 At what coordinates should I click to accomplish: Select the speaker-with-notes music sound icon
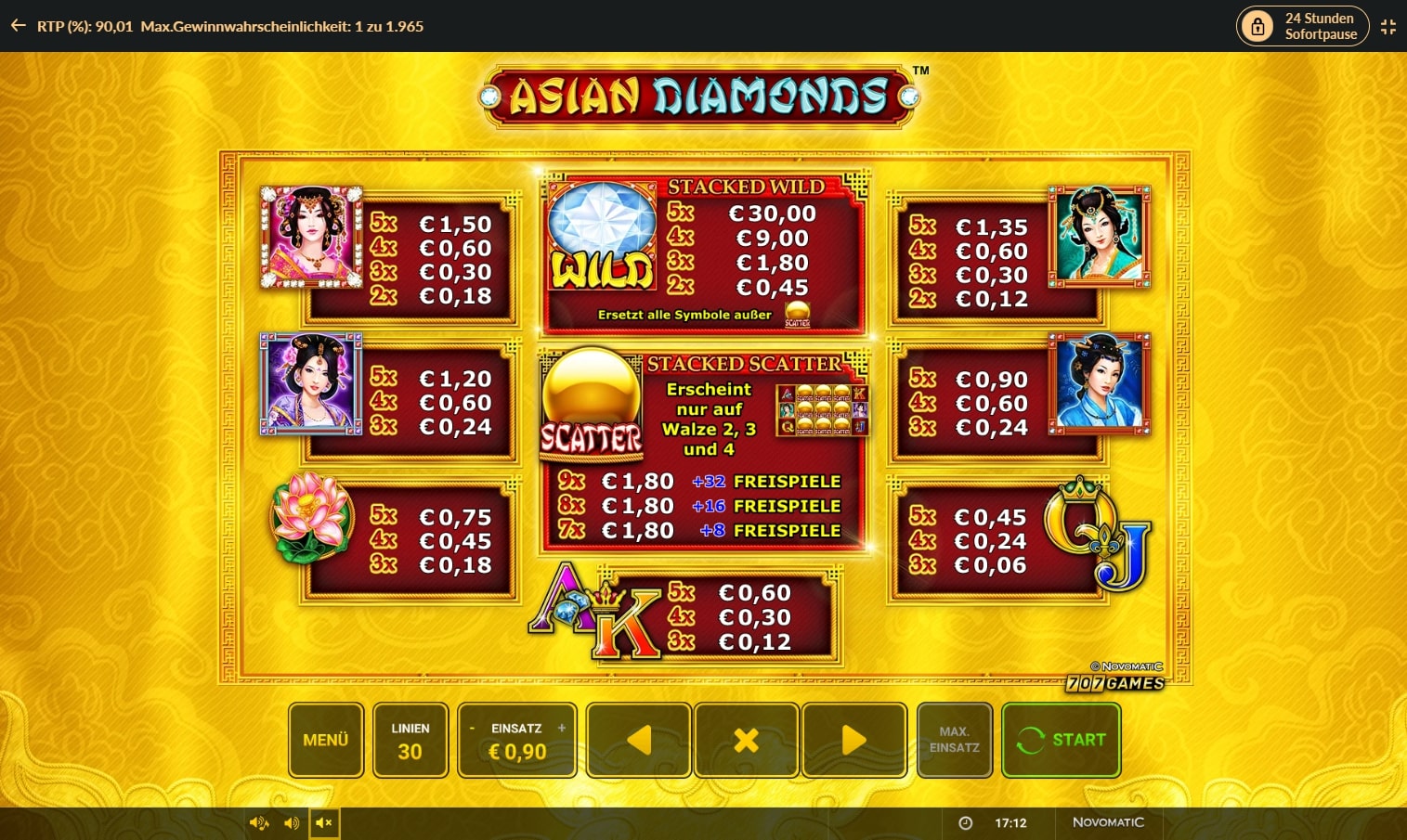click(x=258, y=822)
